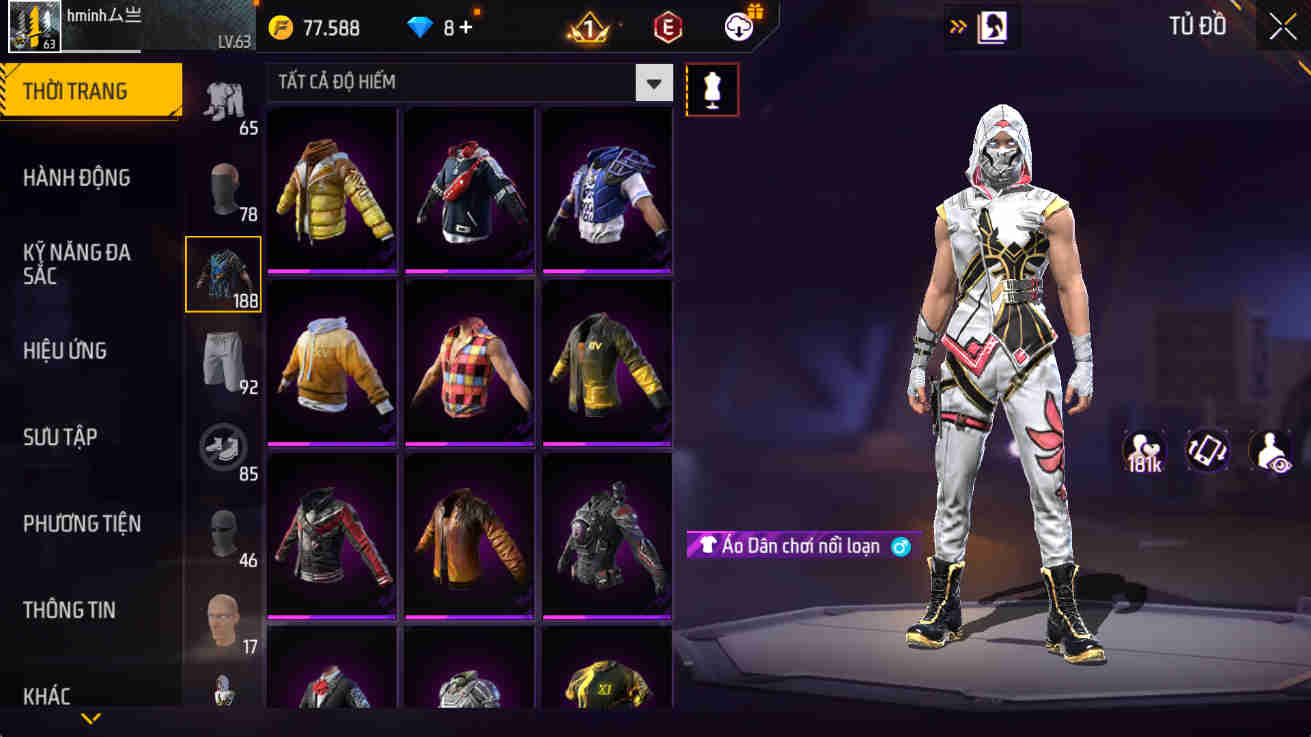This screenshot has height=737, width=1311.
Task: Open the SƯU TẬP tab
Action: coord(63,437)
